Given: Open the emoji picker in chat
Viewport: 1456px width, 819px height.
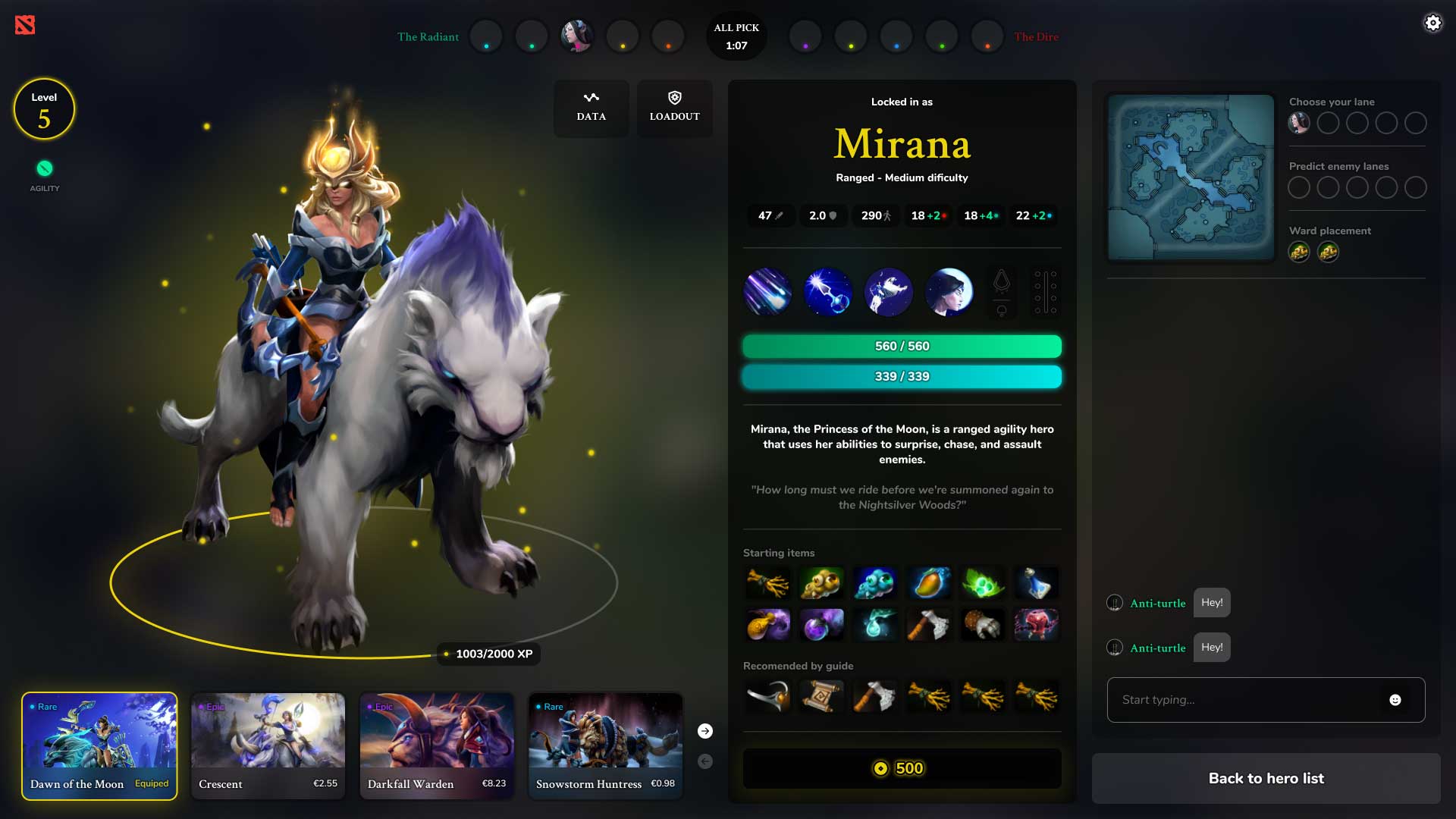Looking at the screenshot, I should coord(1395,700).
